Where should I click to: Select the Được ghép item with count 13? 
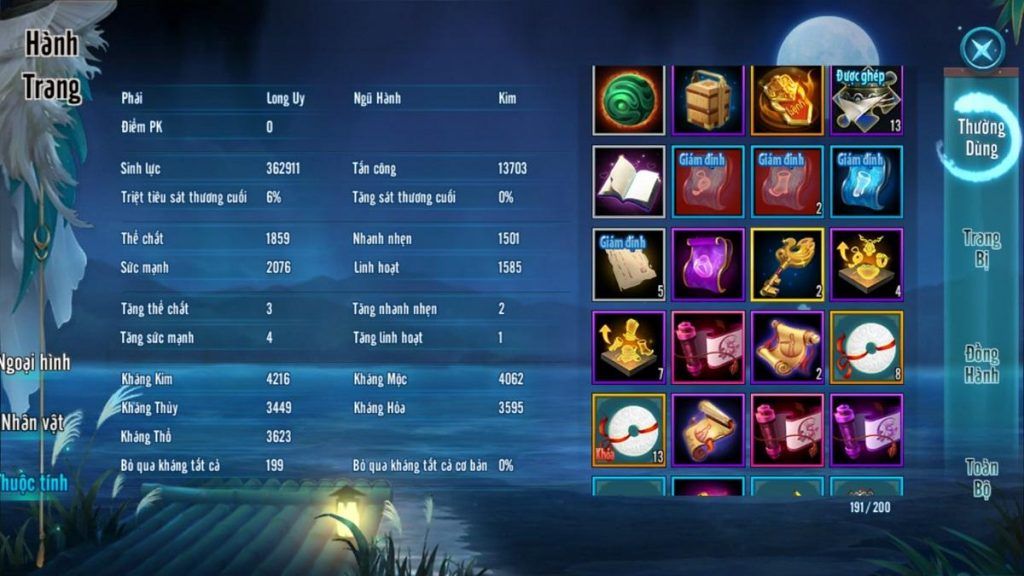coord(866,100)
